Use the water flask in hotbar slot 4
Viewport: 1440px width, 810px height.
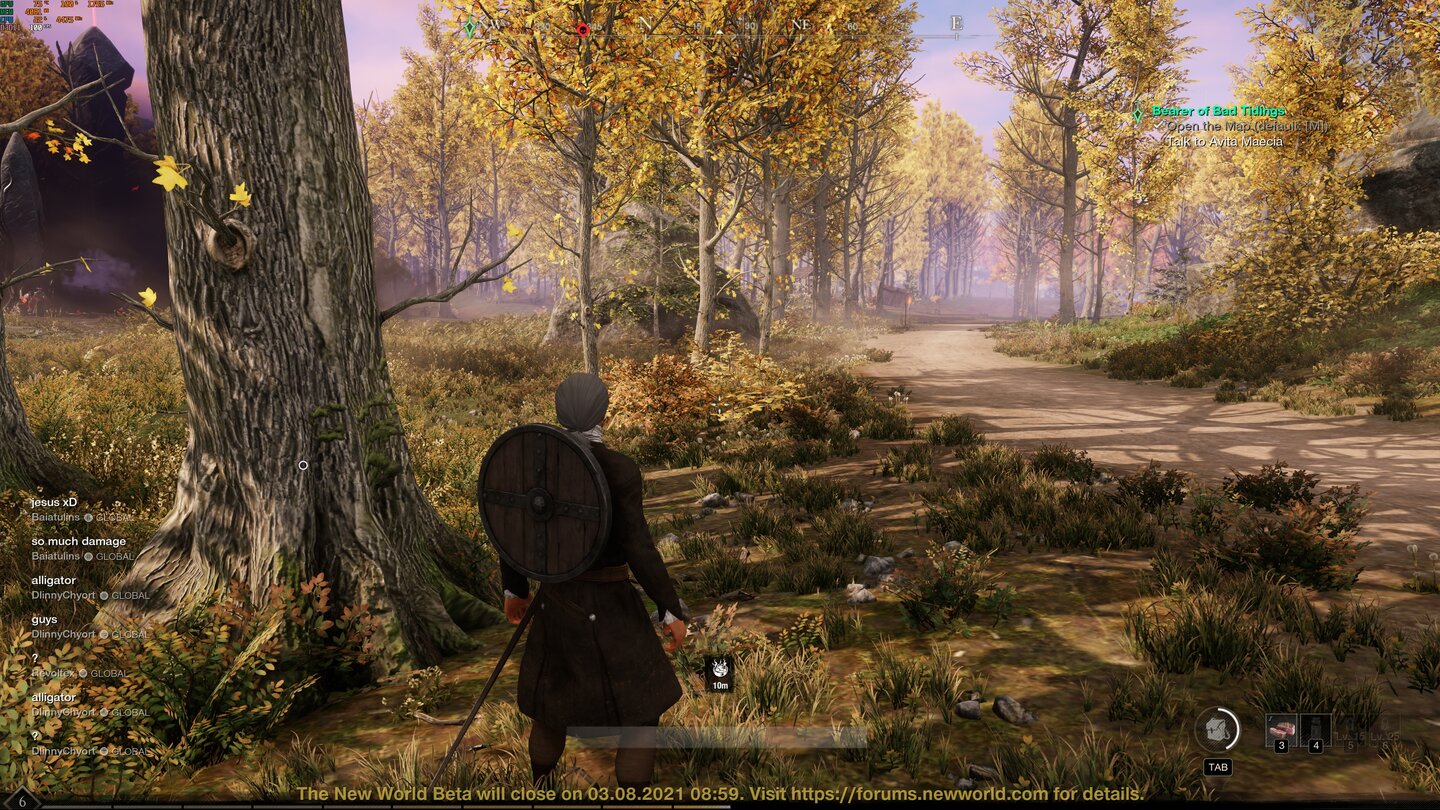tap(1314, 728)
